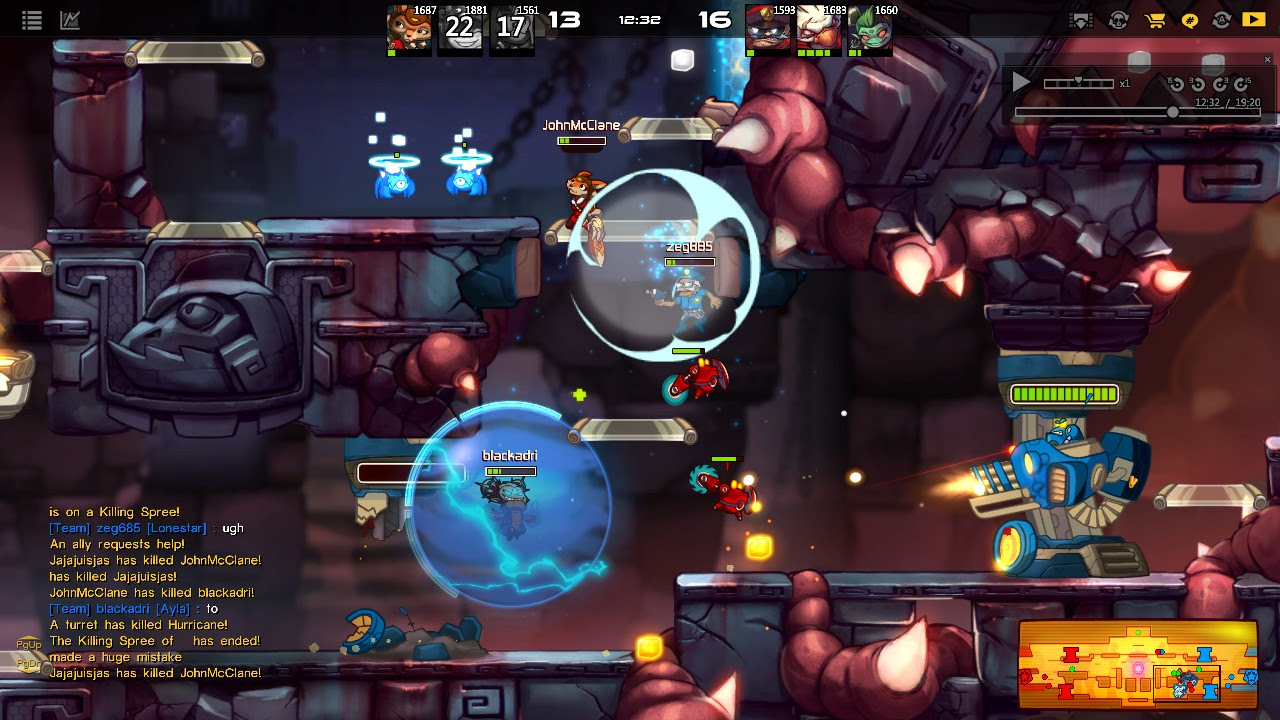The image size is (1280, 720).
Task: Skip forward 15 seconds in replay
Action: click(x=1243, y=84)
